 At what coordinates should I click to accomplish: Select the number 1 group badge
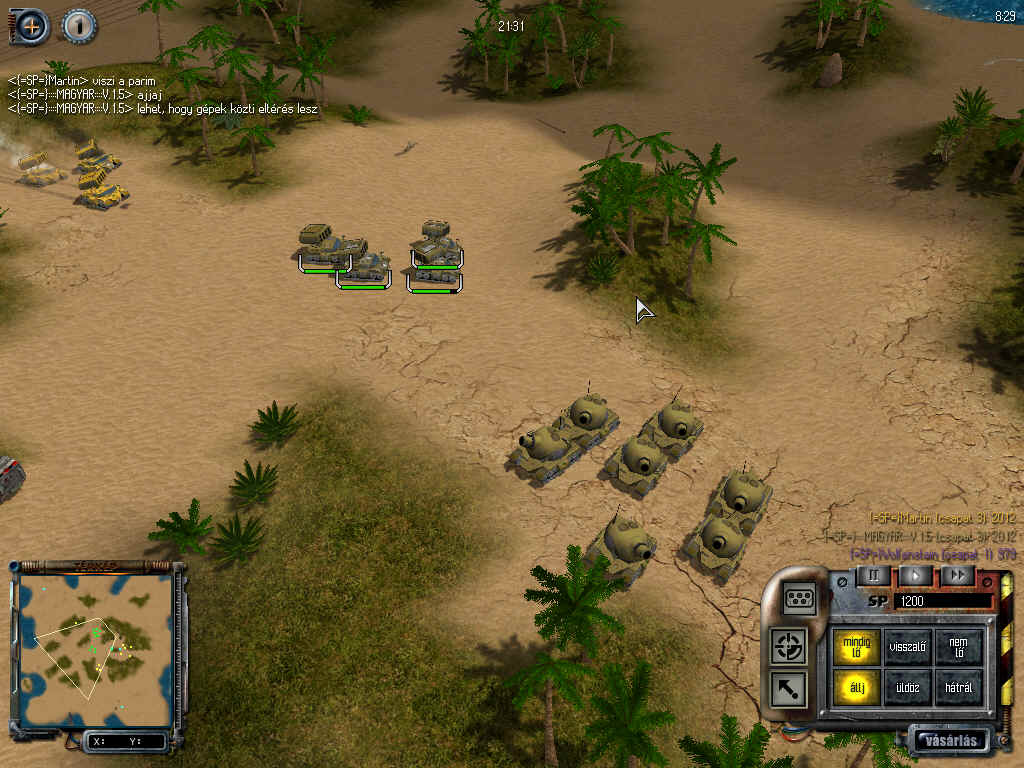point(79,26)
